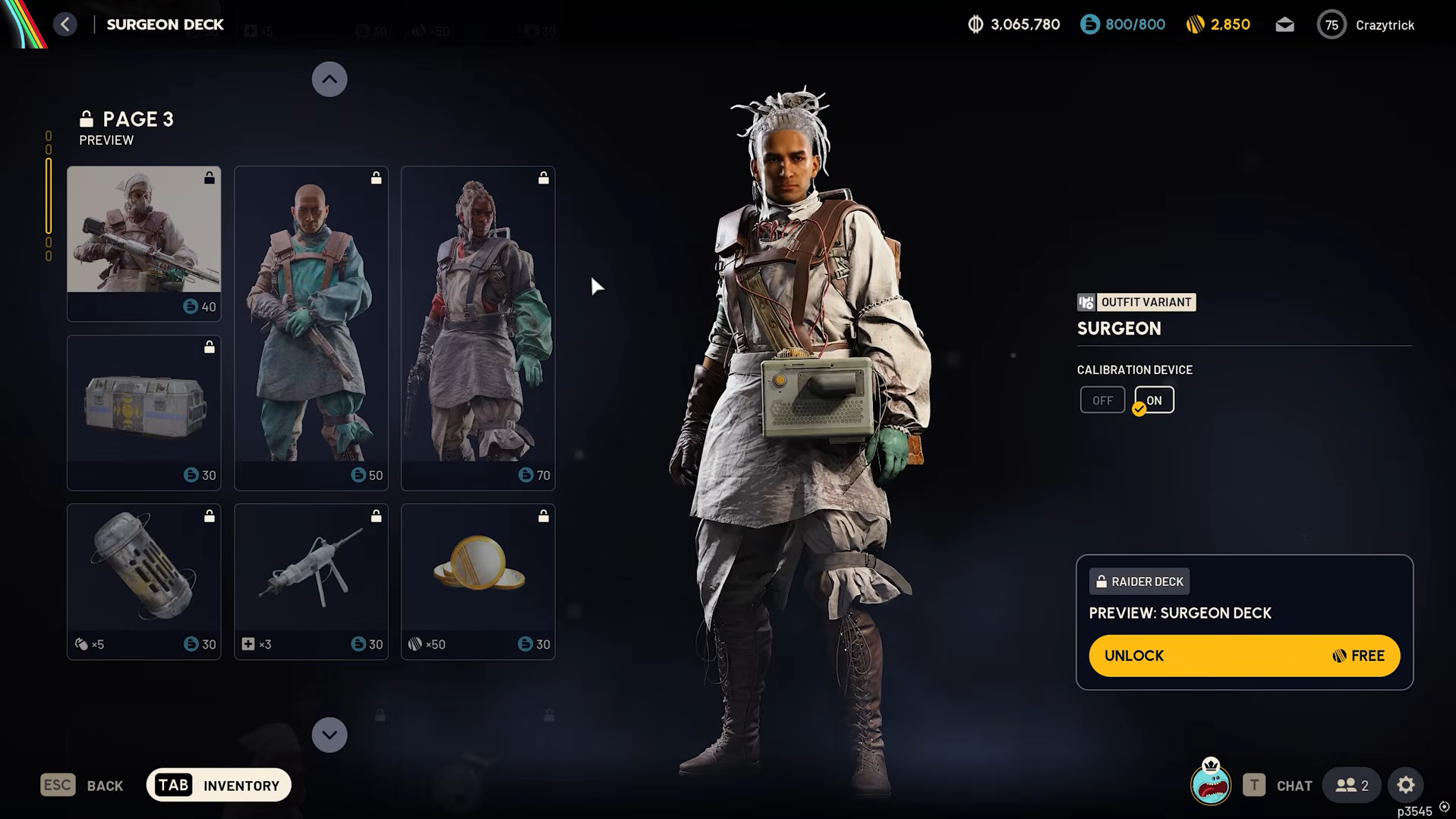Unlock the Surgeon Deck for free
The width and height of the screenshot is (1456, 819).
click(1244, 656)
